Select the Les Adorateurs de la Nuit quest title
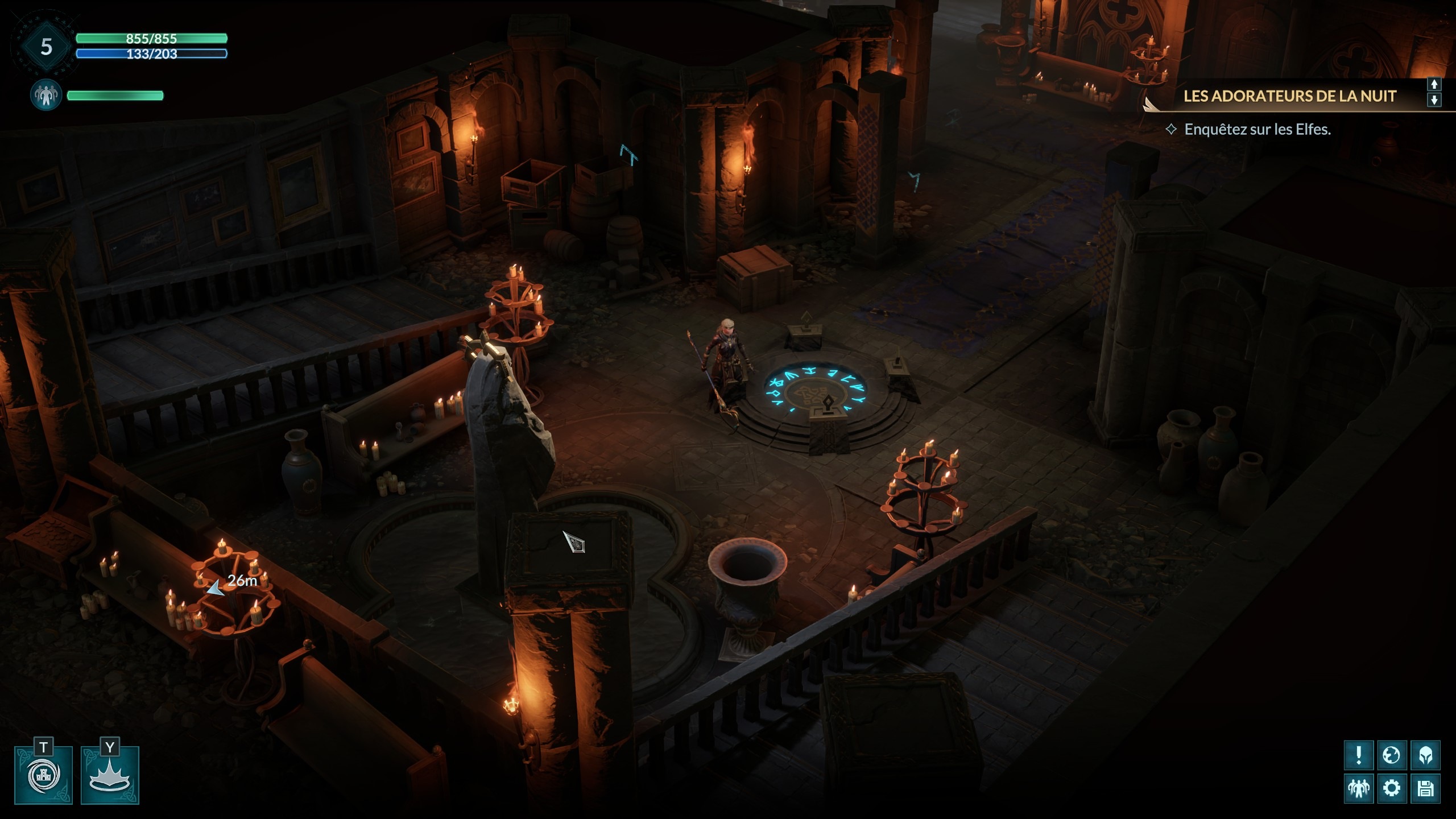This screenshot has width=1456, height=819. (1289, 96)
